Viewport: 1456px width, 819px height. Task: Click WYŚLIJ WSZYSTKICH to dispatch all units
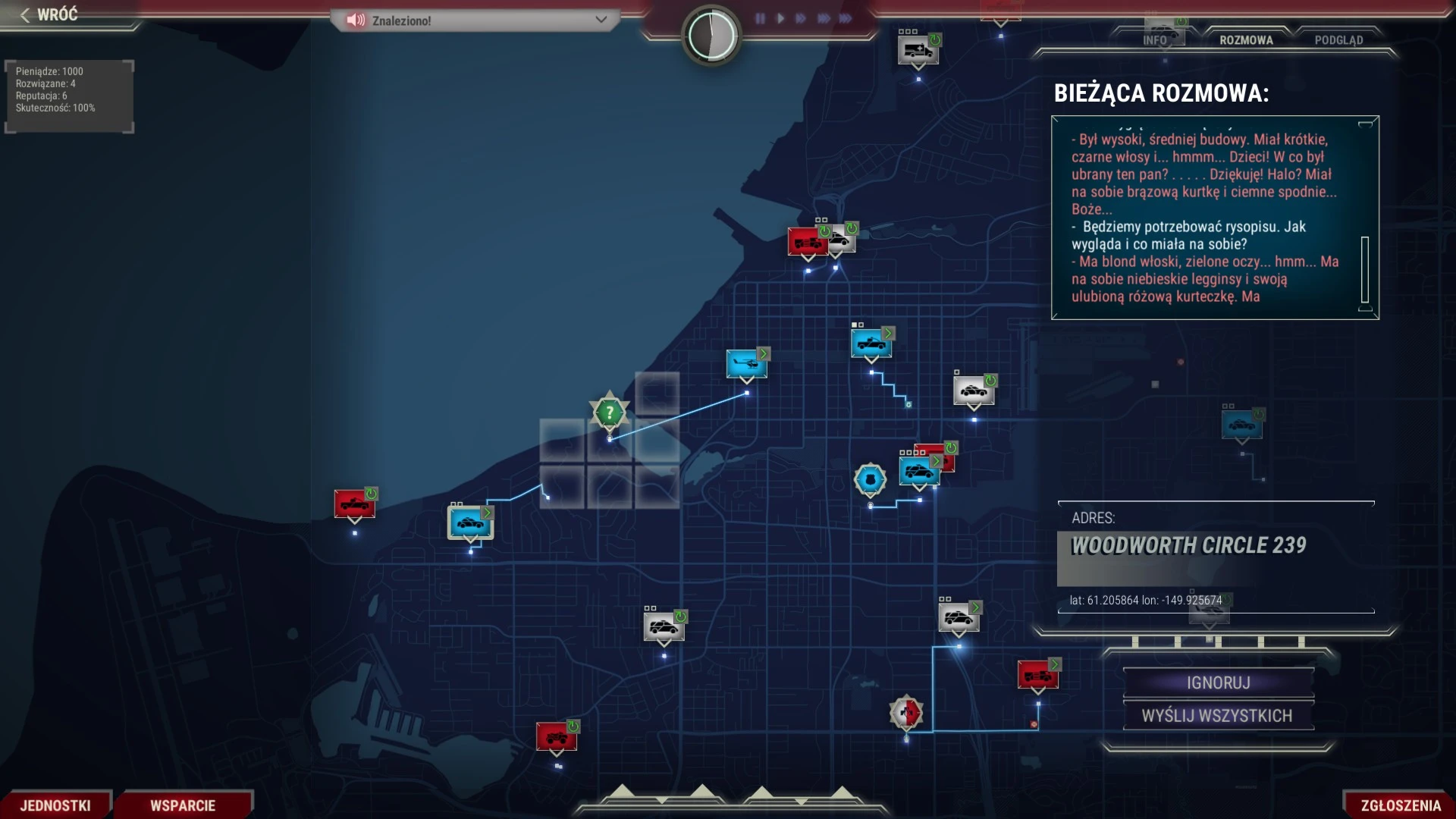click(x=1218, y=716)
